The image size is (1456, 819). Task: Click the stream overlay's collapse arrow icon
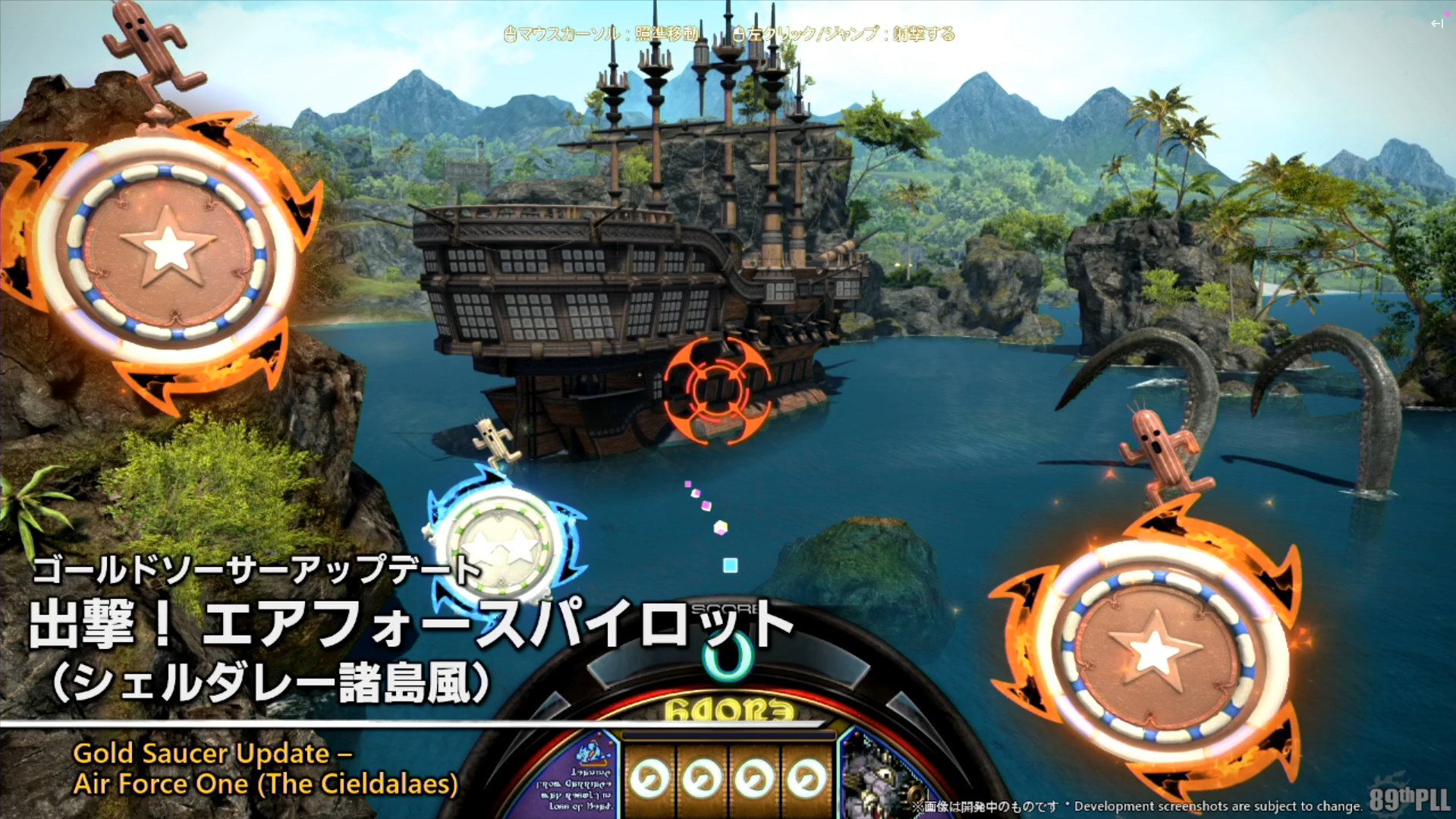coord(1436,24)
